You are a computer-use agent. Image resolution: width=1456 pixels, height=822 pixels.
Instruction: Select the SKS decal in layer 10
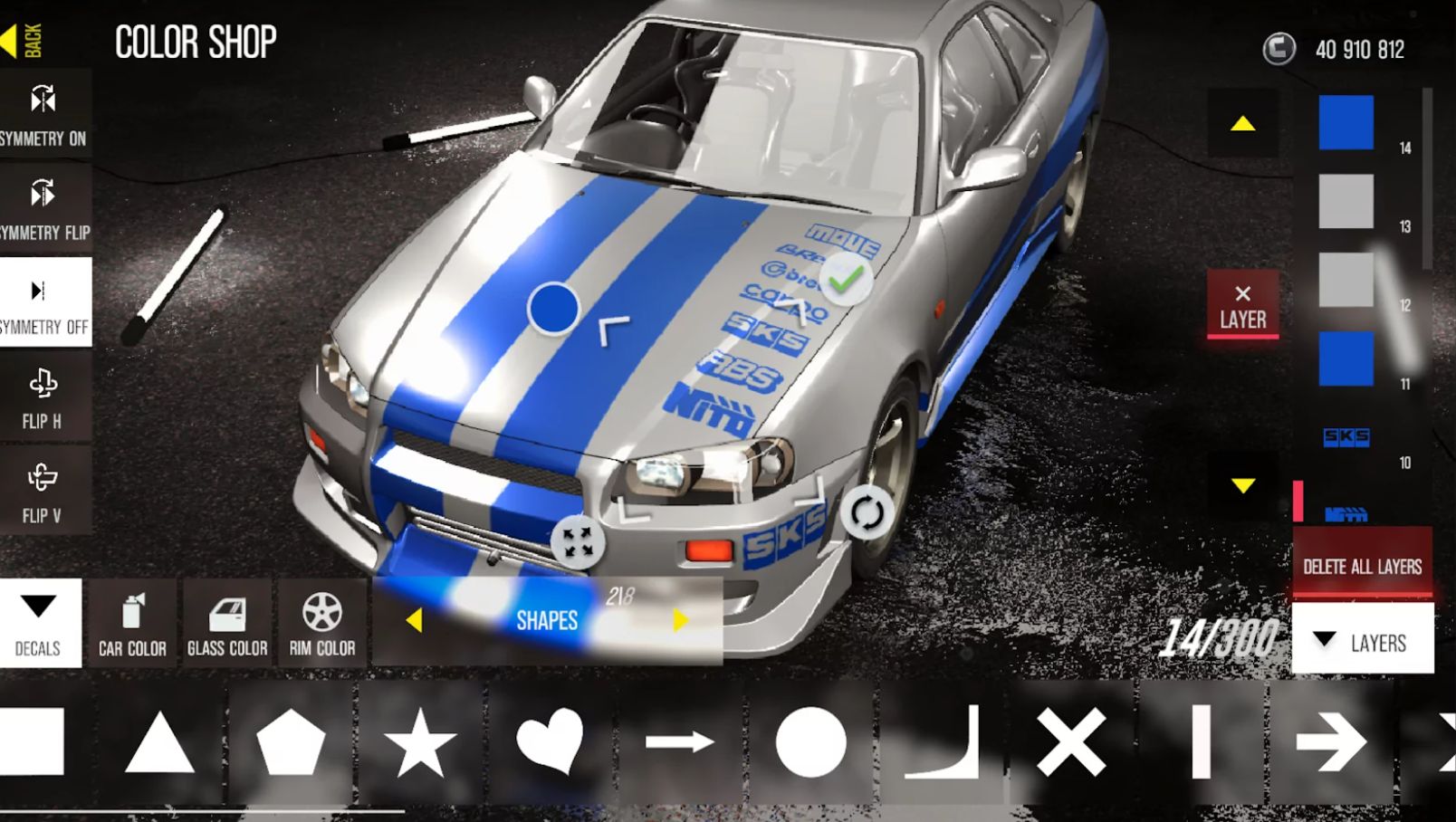coord(1346,438)
